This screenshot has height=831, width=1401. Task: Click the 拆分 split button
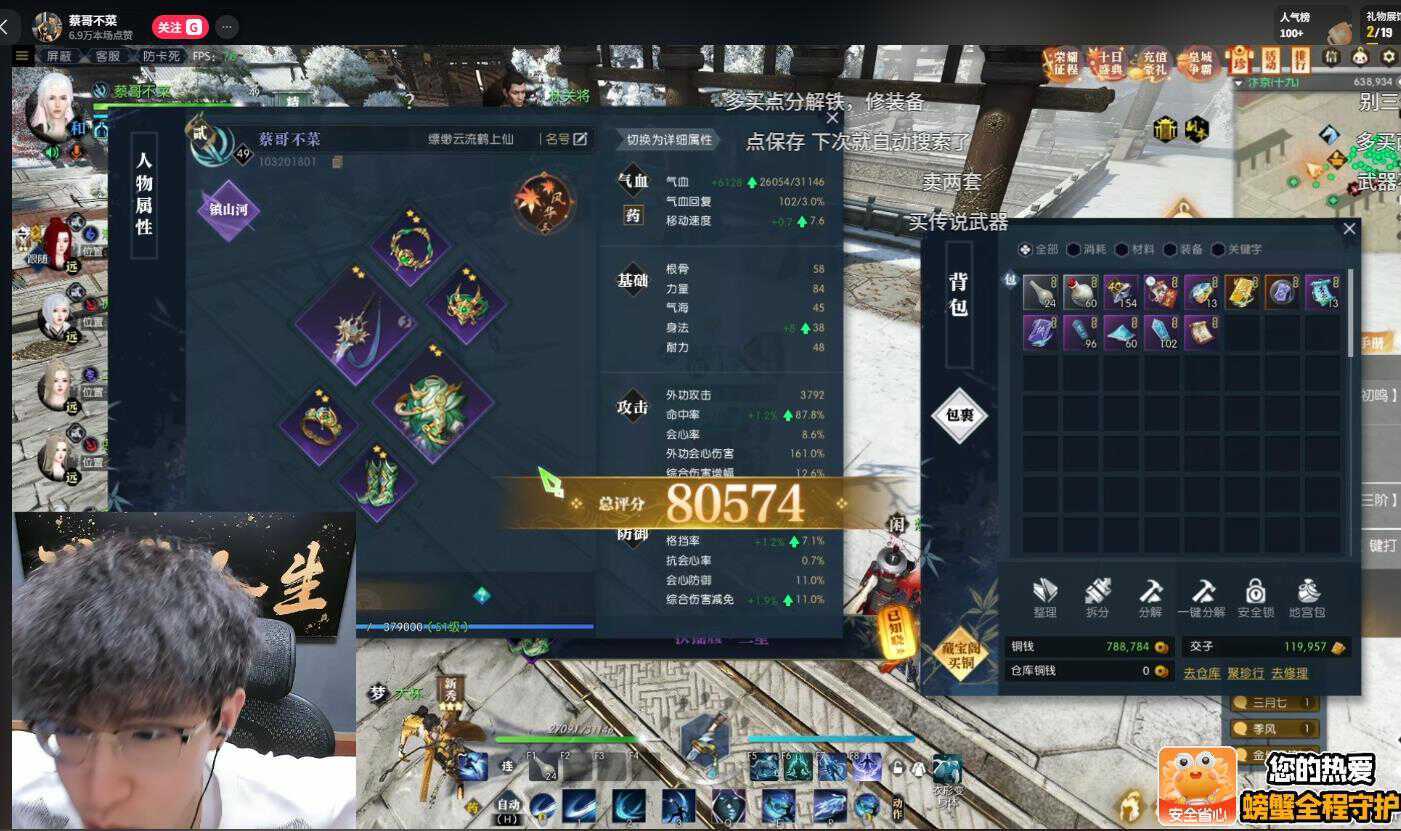click(x=1097, y=598)
